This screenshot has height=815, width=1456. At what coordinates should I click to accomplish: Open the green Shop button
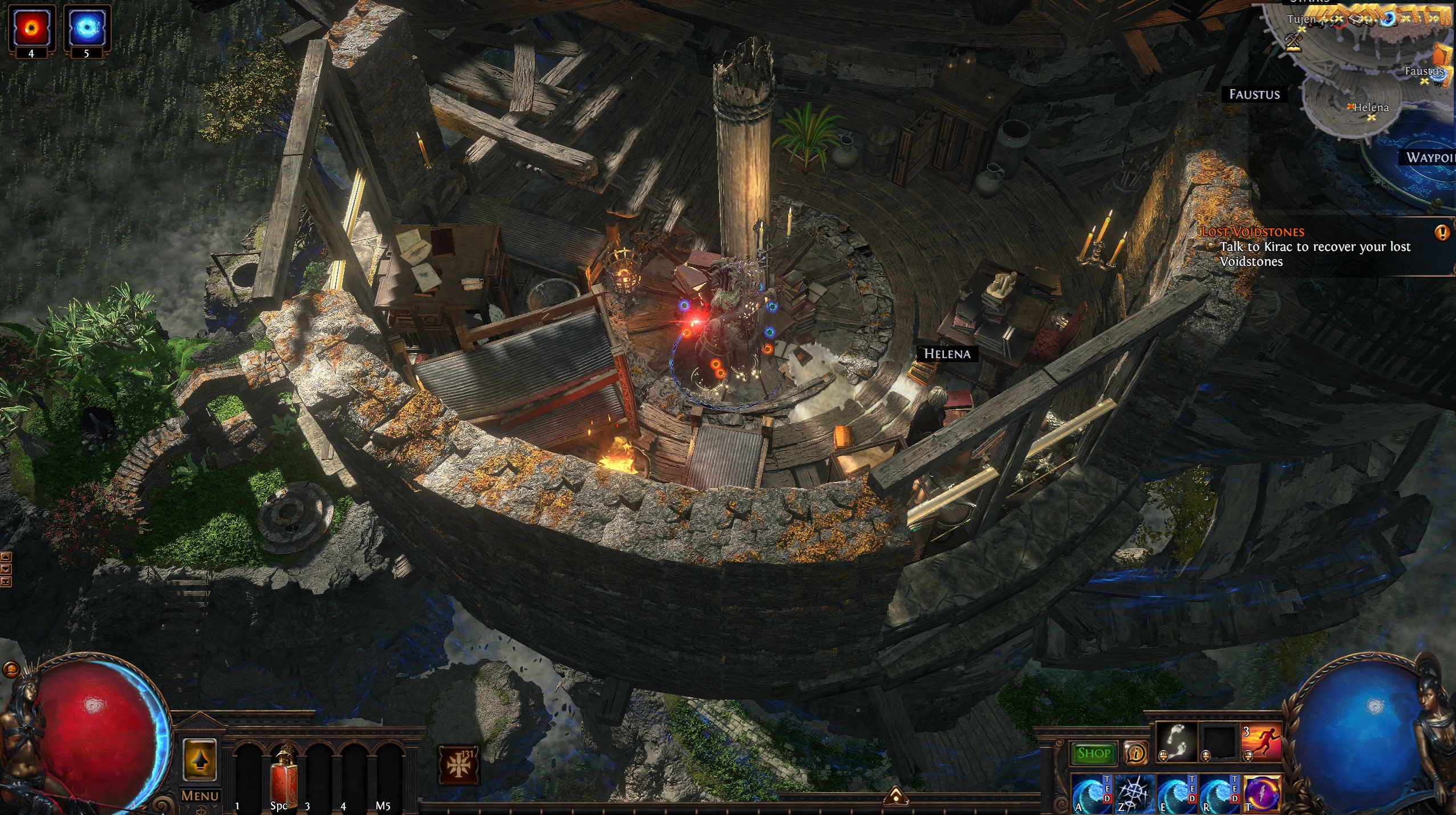click(x=1093, y=753)
